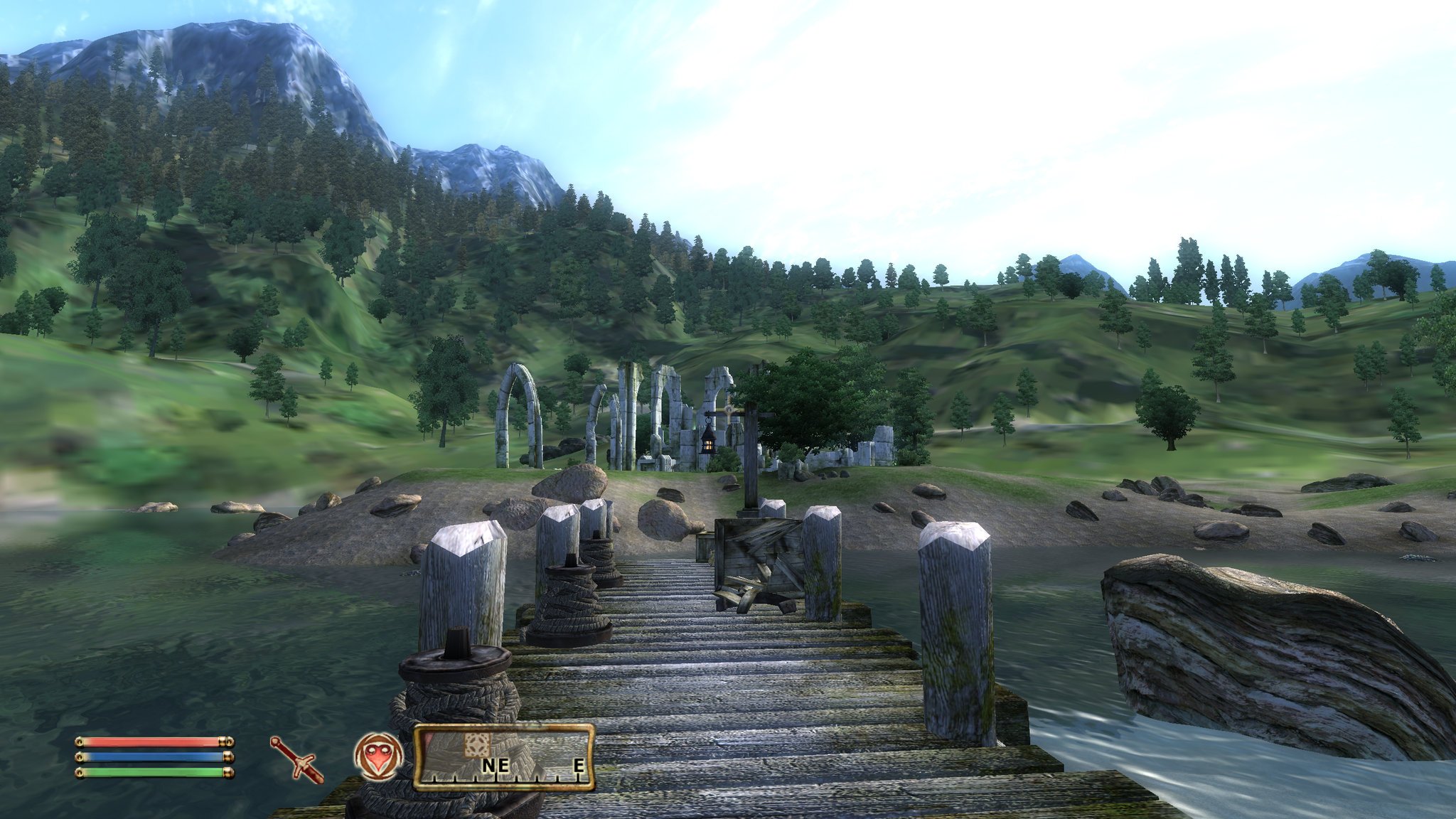Click the compass heading bar

504,758
